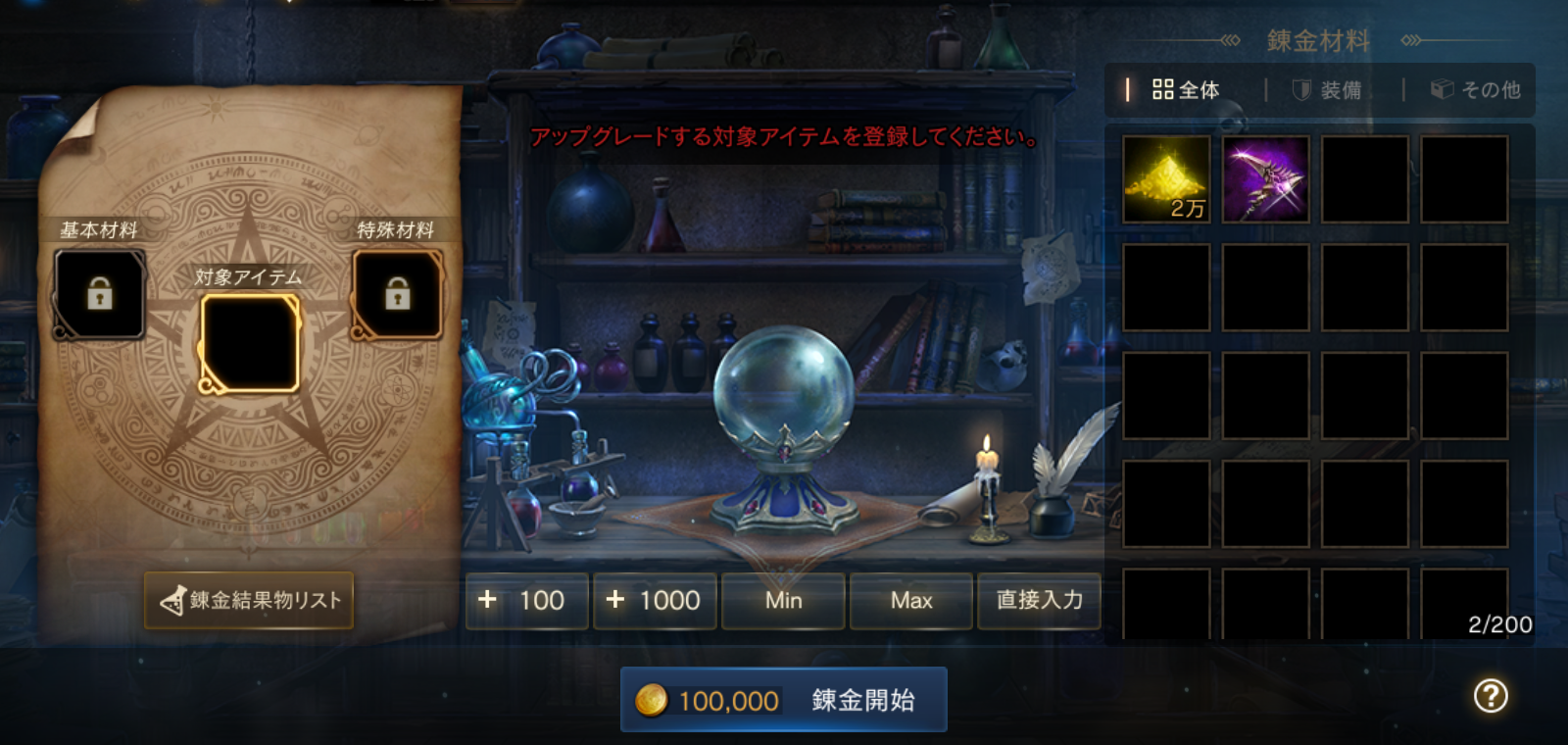Screen dimensions: 1568x745
Task: Set quantity to Min
Action: tap(783, 600)
